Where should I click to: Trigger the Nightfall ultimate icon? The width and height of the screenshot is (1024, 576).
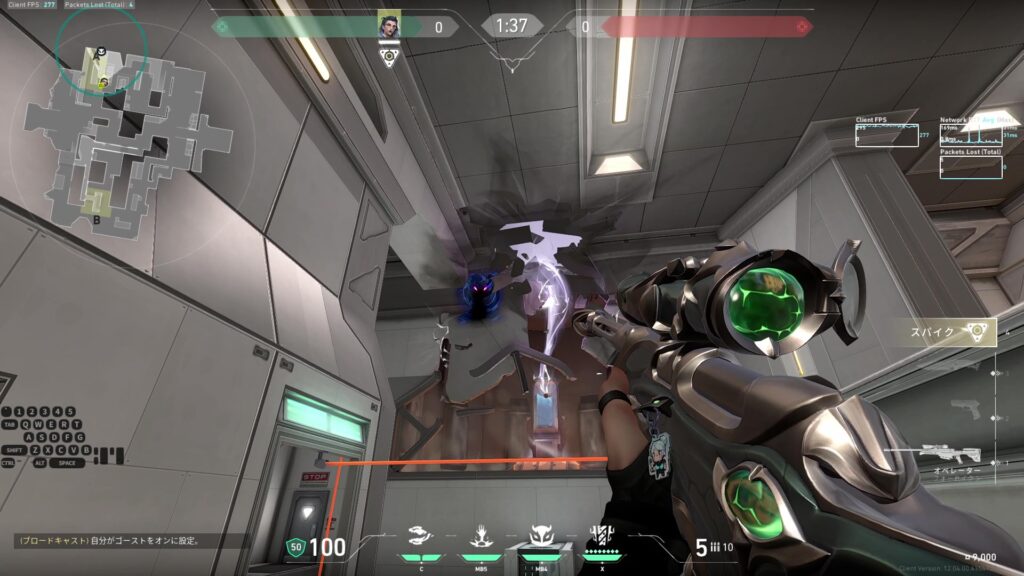(x=601, y=538)
